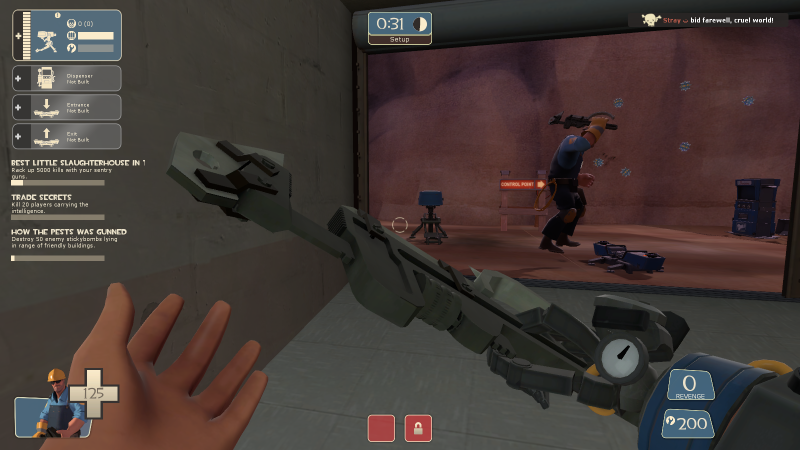Select the teleporter Entrance panel
This screenshot has height=450, width=800.
click(x=68, y=107)
